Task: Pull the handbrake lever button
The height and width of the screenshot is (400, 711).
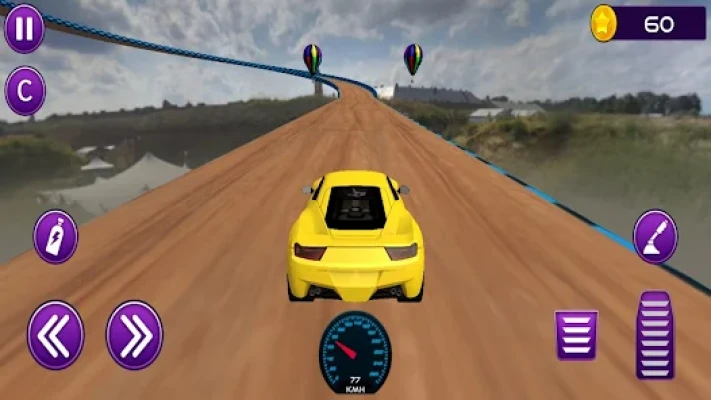Action: (x=655, y=237)
